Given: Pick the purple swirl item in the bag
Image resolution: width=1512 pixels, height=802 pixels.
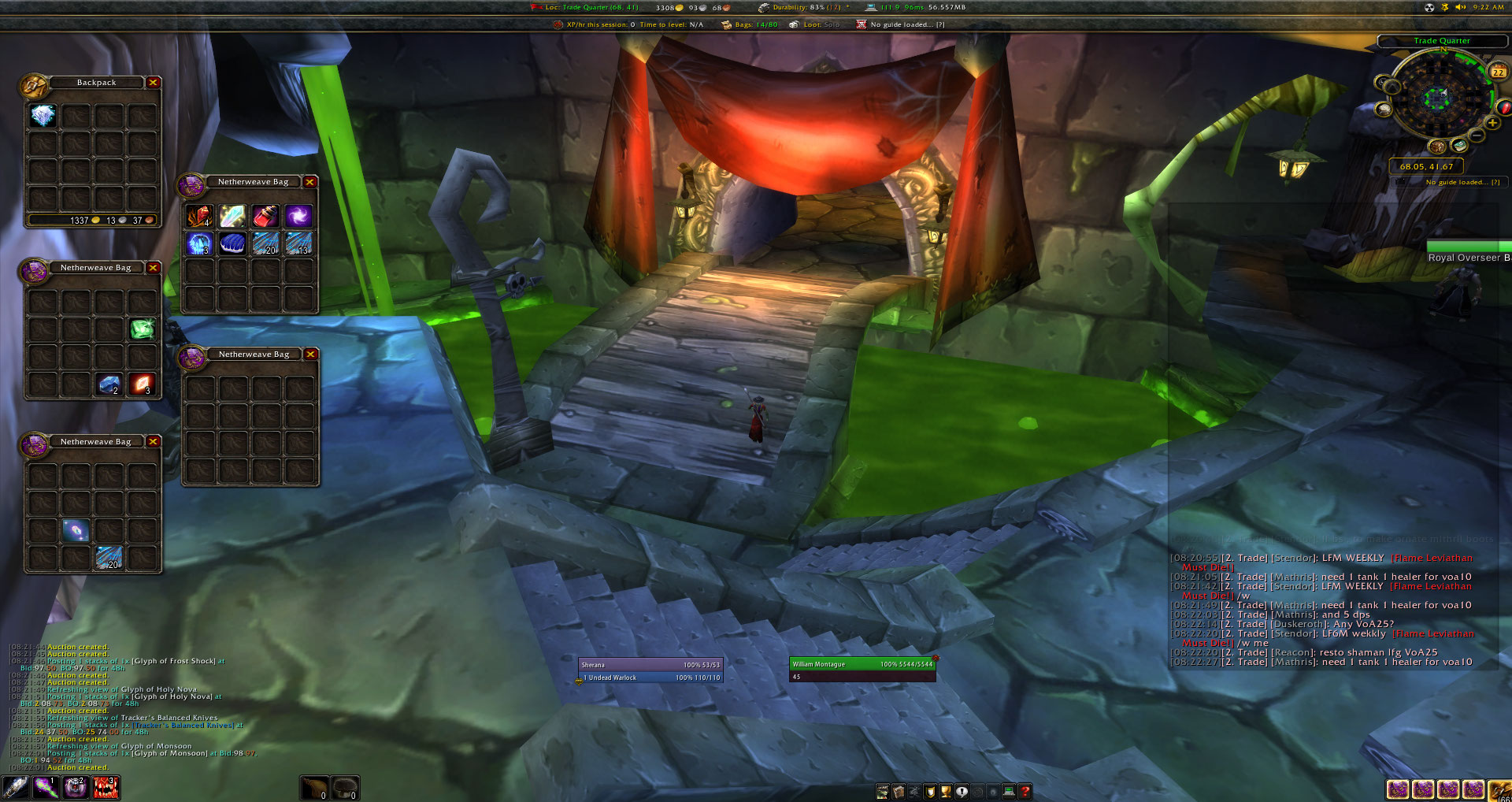Looking at the screenshot, I should [x=298, y=216].
